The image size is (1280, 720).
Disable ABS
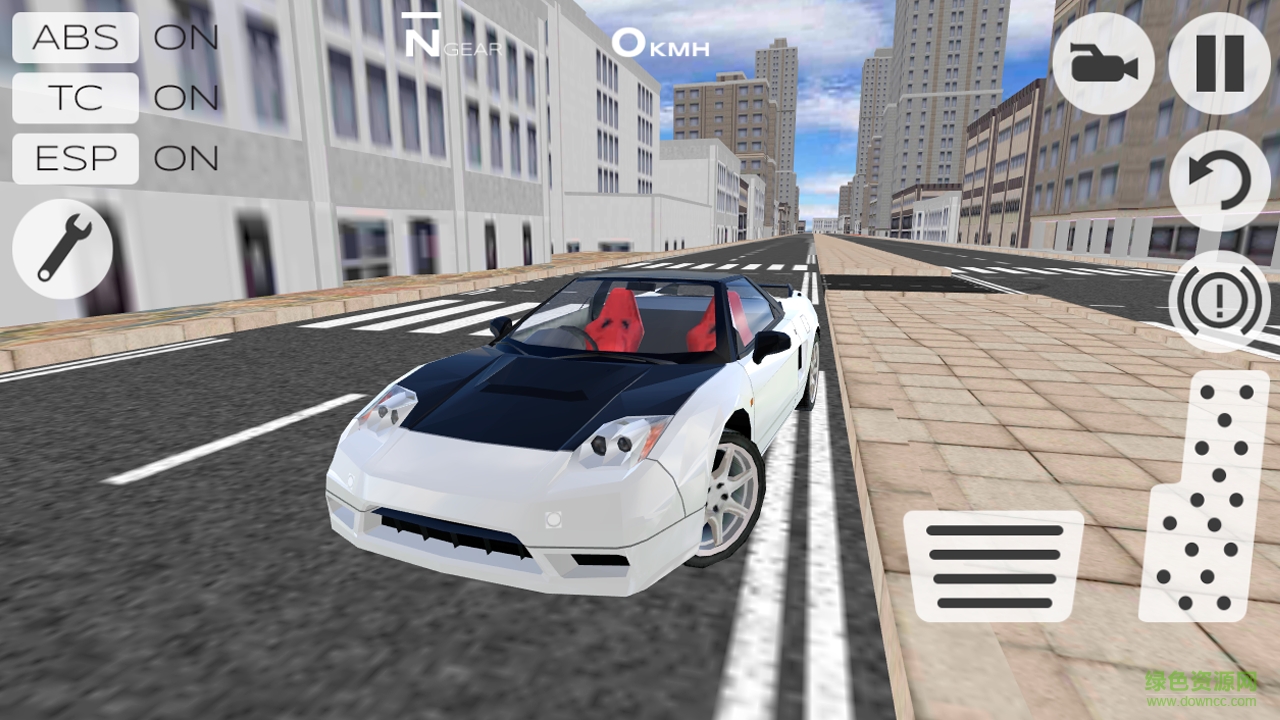tap(75, 38)
